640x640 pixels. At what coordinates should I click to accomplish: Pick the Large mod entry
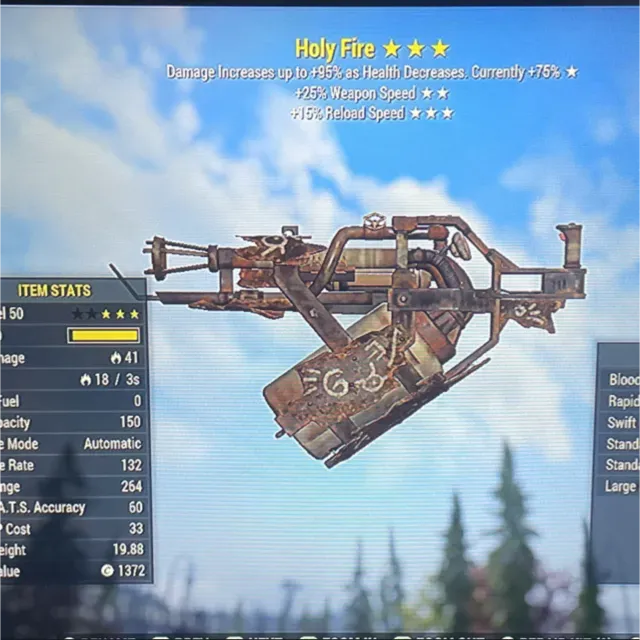[x=622, y=487]
